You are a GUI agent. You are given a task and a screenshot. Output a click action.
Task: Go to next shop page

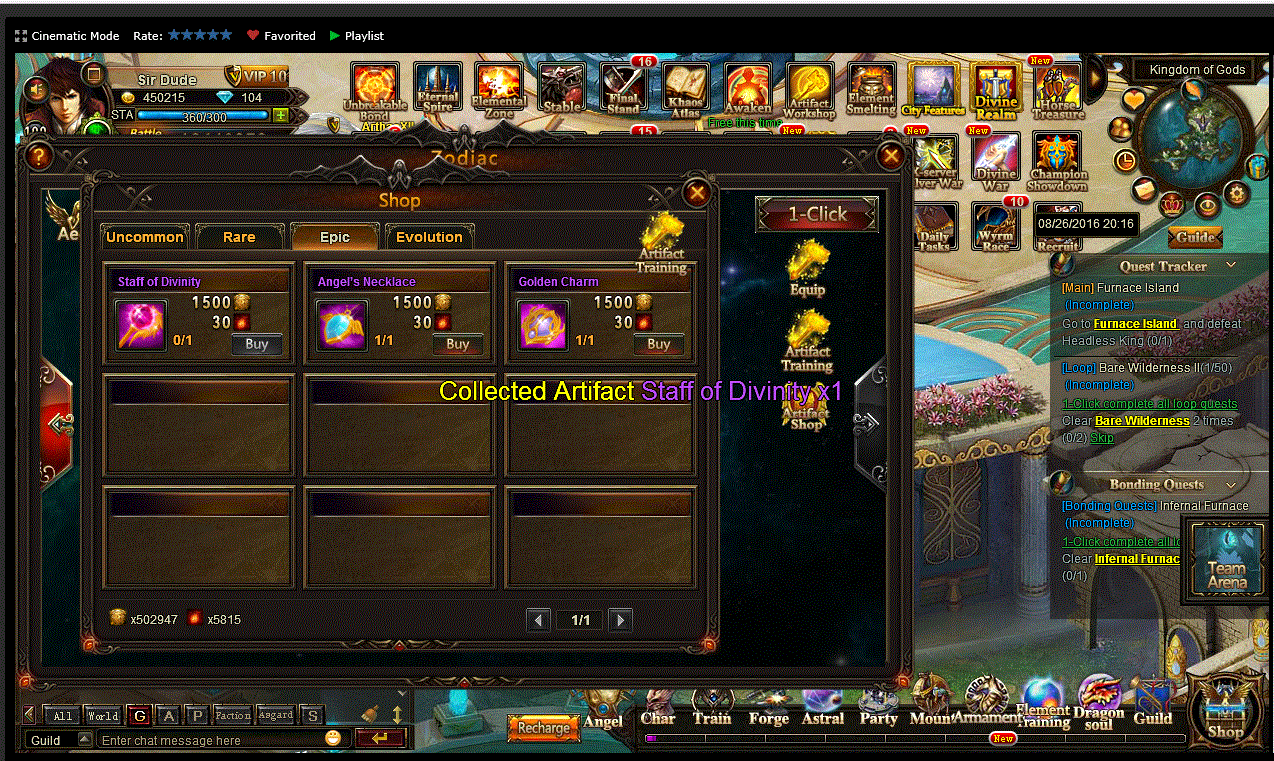pos(620,620)
